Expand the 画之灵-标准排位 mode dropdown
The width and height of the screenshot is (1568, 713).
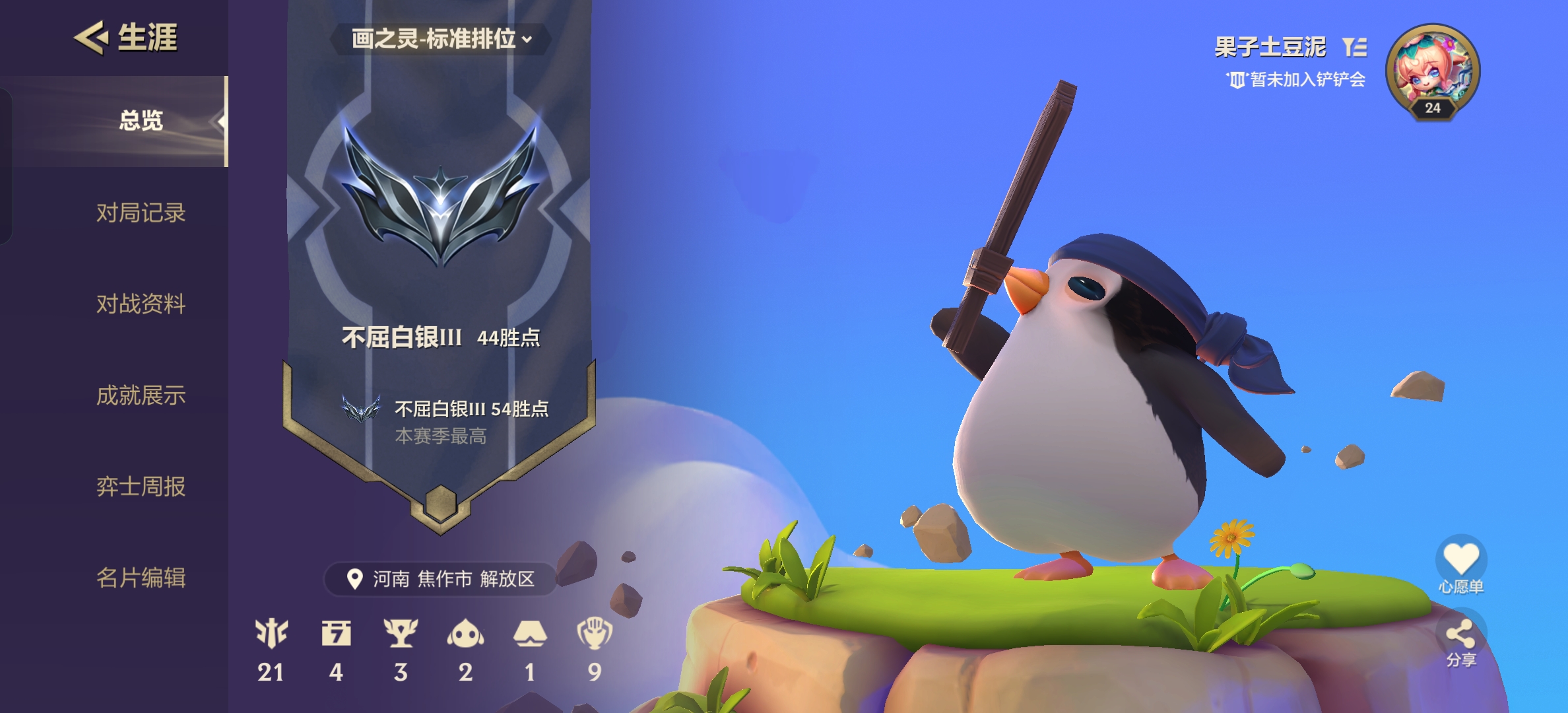pyautogui.click(x=441, y=39)
